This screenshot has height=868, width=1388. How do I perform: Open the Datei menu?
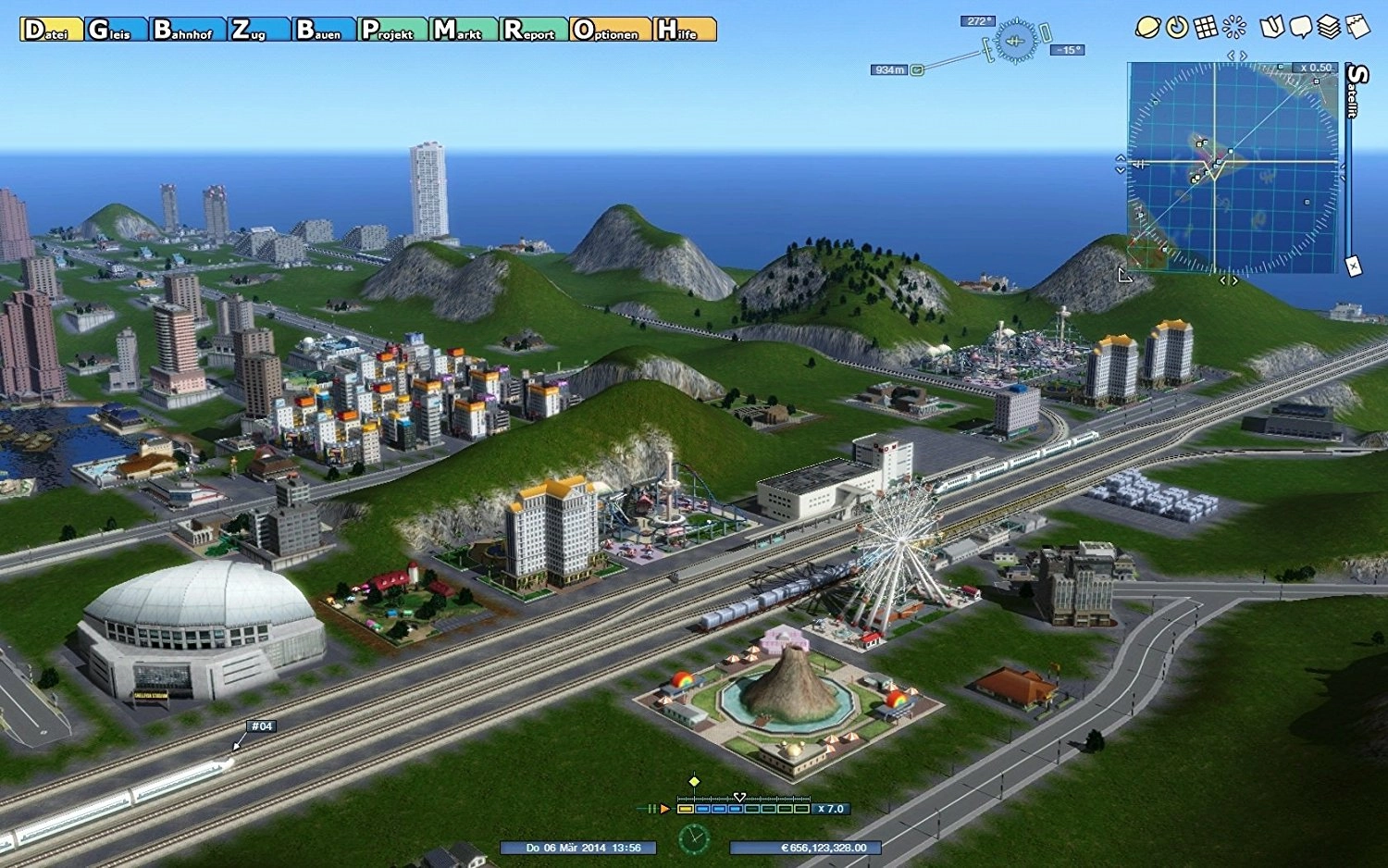[x=51, y=30]
